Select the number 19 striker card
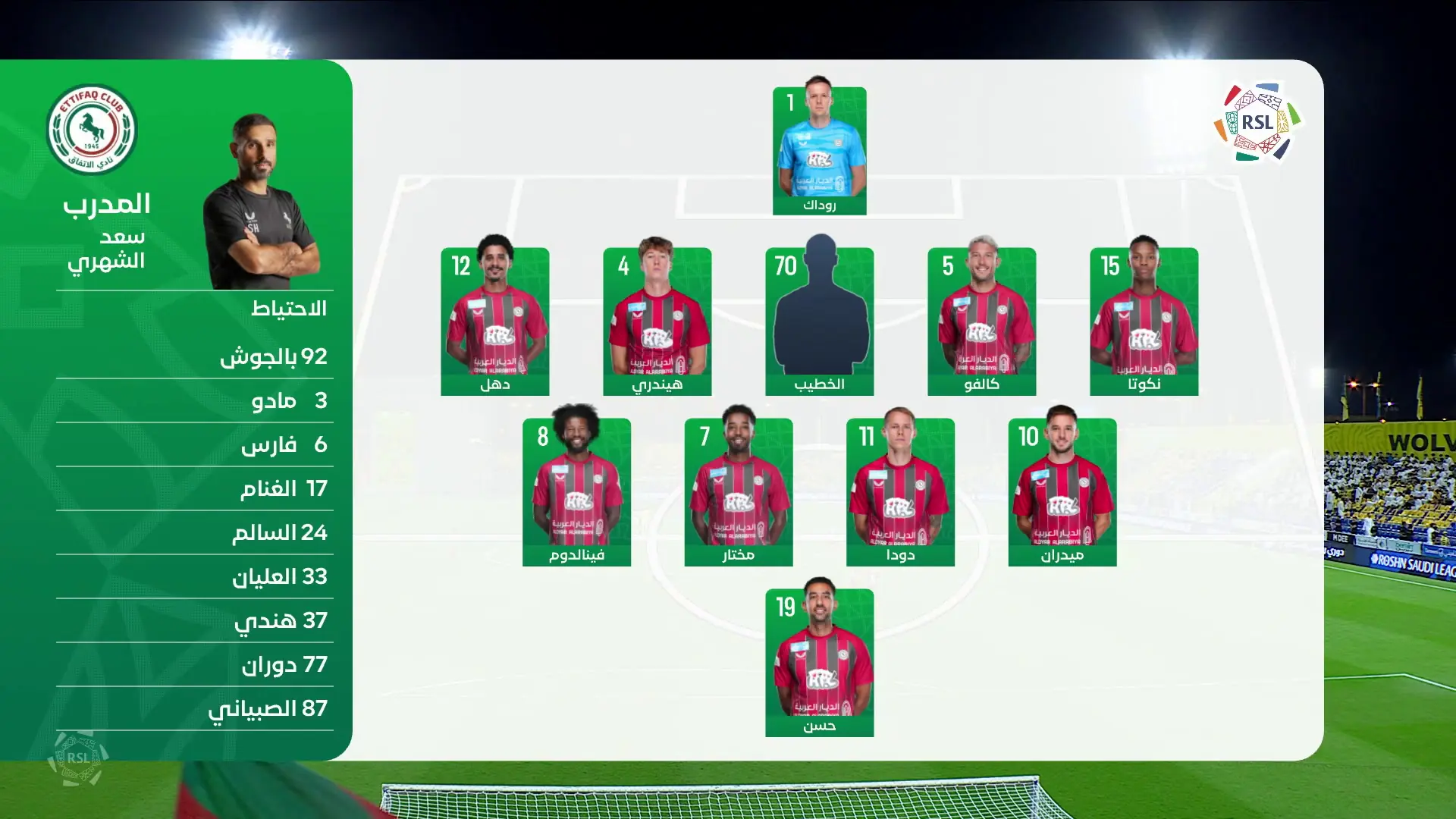 [x=819, y=662]
